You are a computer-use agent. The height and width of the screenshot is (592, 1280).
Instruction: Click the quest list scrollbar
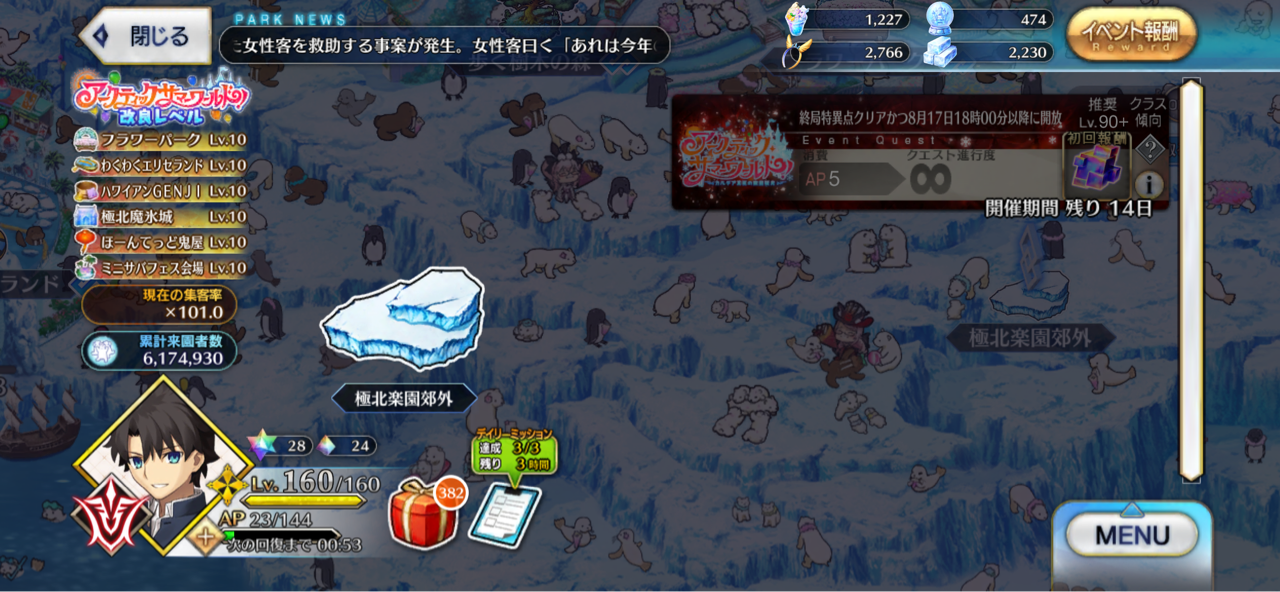point(1190,280)
